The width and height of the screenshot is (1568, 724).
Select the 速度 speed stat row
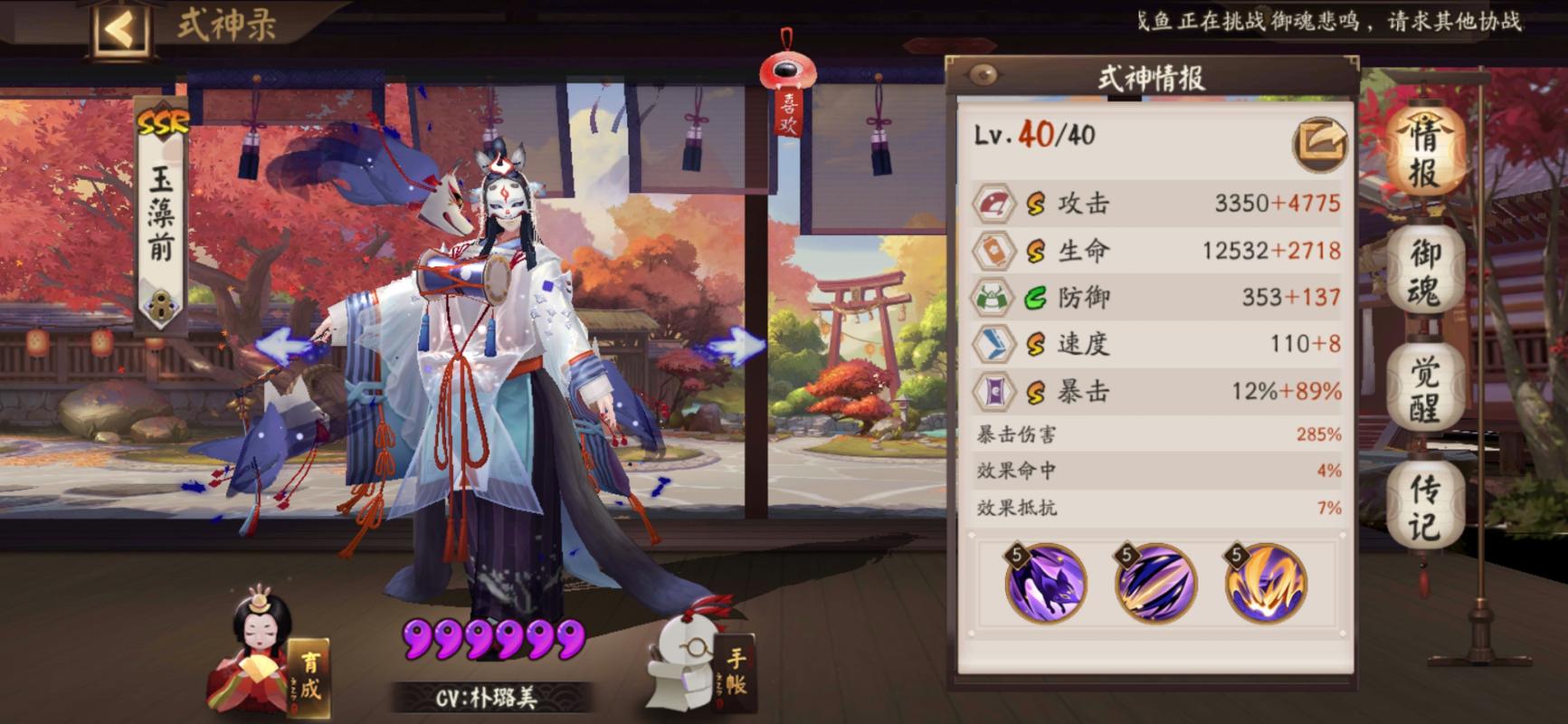pos(1155,344)
